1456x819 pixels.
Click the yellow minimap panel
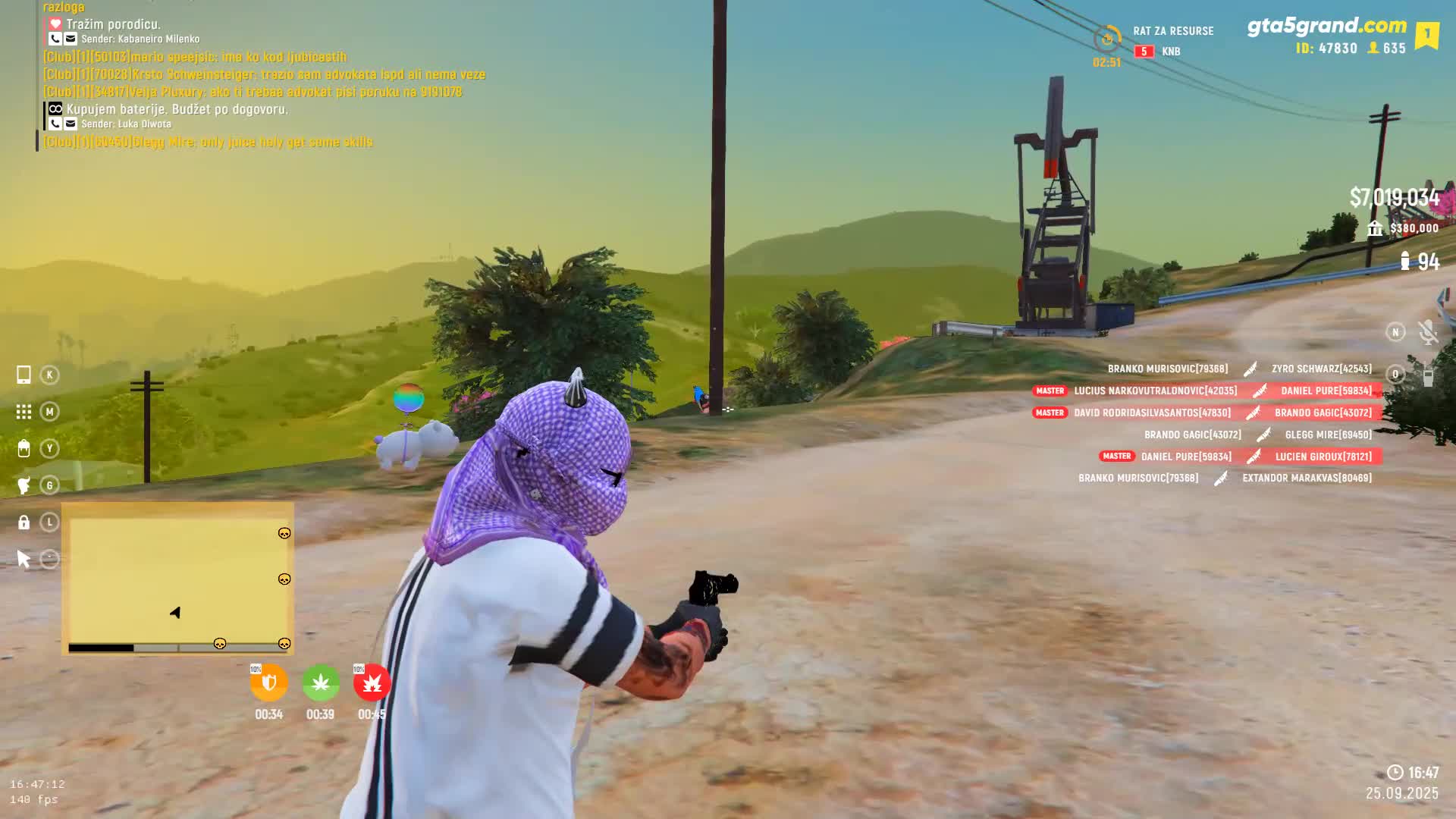177,578
